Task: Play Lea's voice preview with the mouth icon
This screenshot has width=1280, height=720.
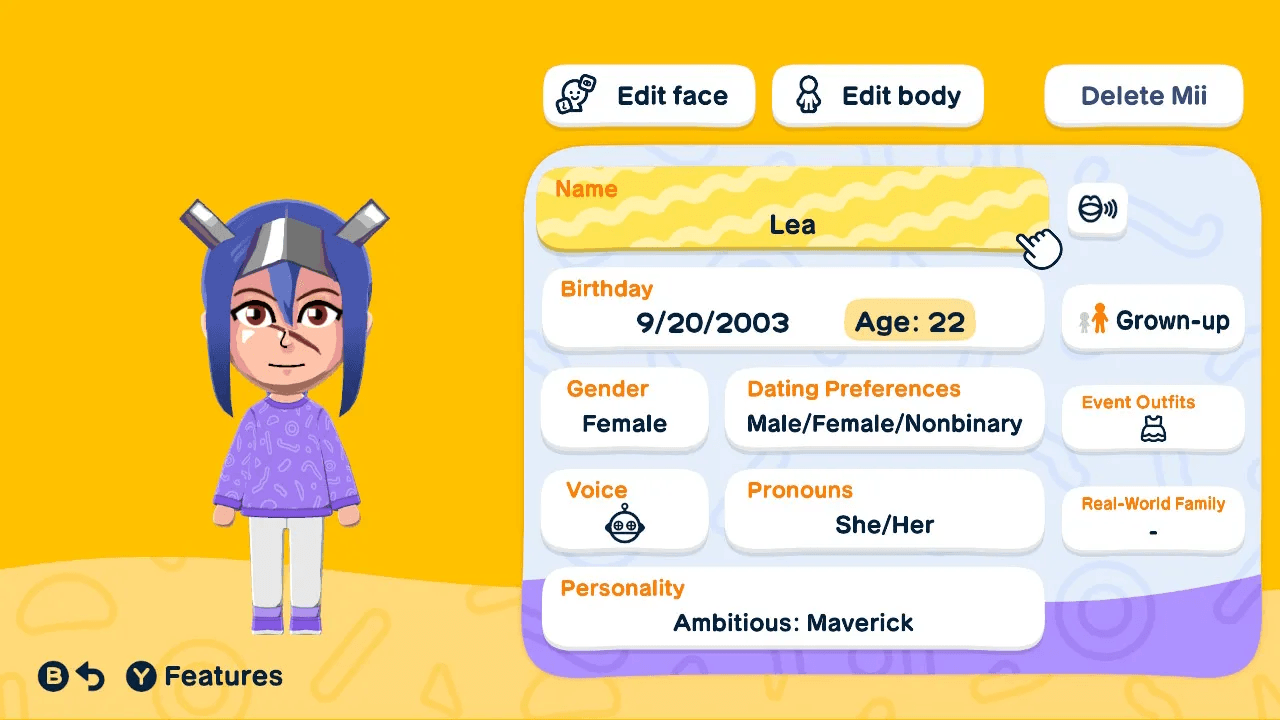Action: click(x=1097, y=209)
